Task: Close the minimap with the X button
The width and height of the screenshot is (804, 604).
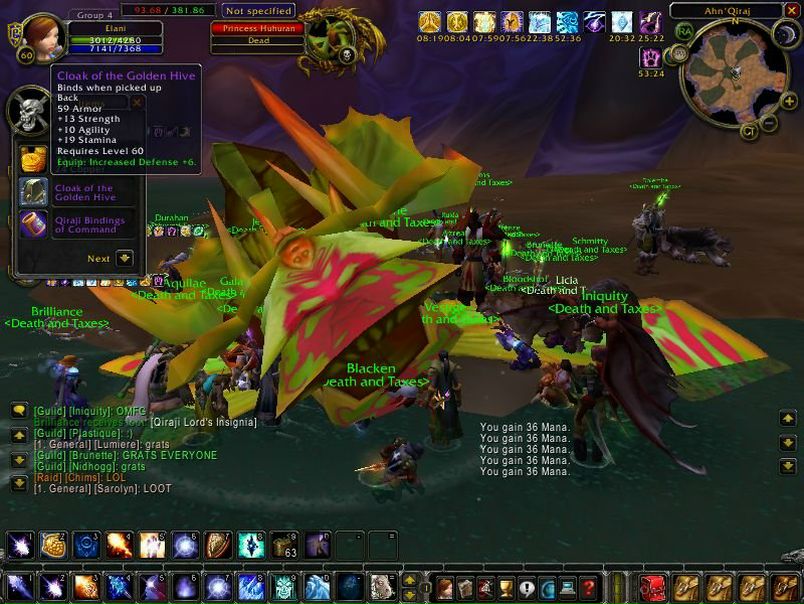Action: coord(792,10)
